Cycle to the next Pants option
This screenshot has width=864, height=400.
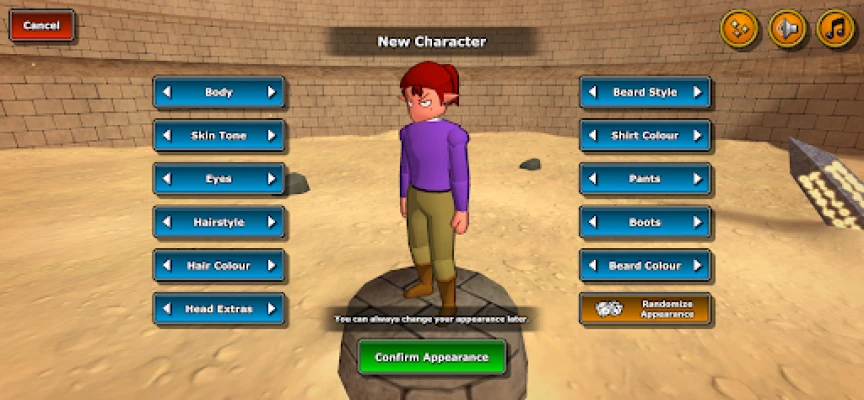click(698, 179)
